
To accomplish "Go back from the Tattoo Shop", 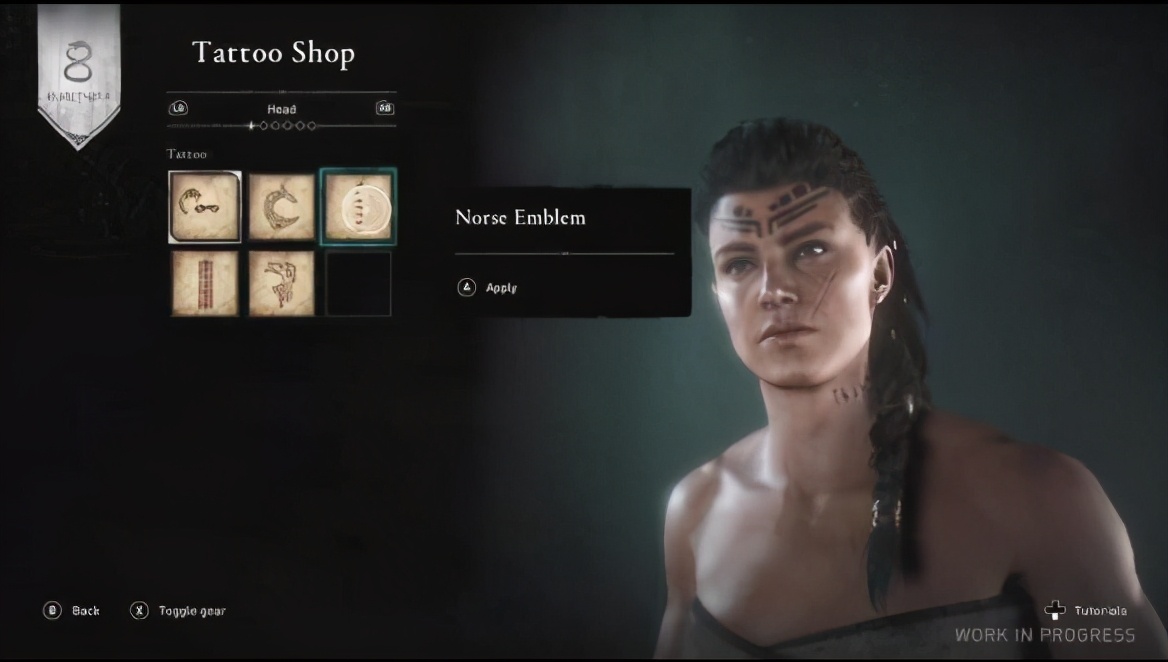I will pos(72,610).
